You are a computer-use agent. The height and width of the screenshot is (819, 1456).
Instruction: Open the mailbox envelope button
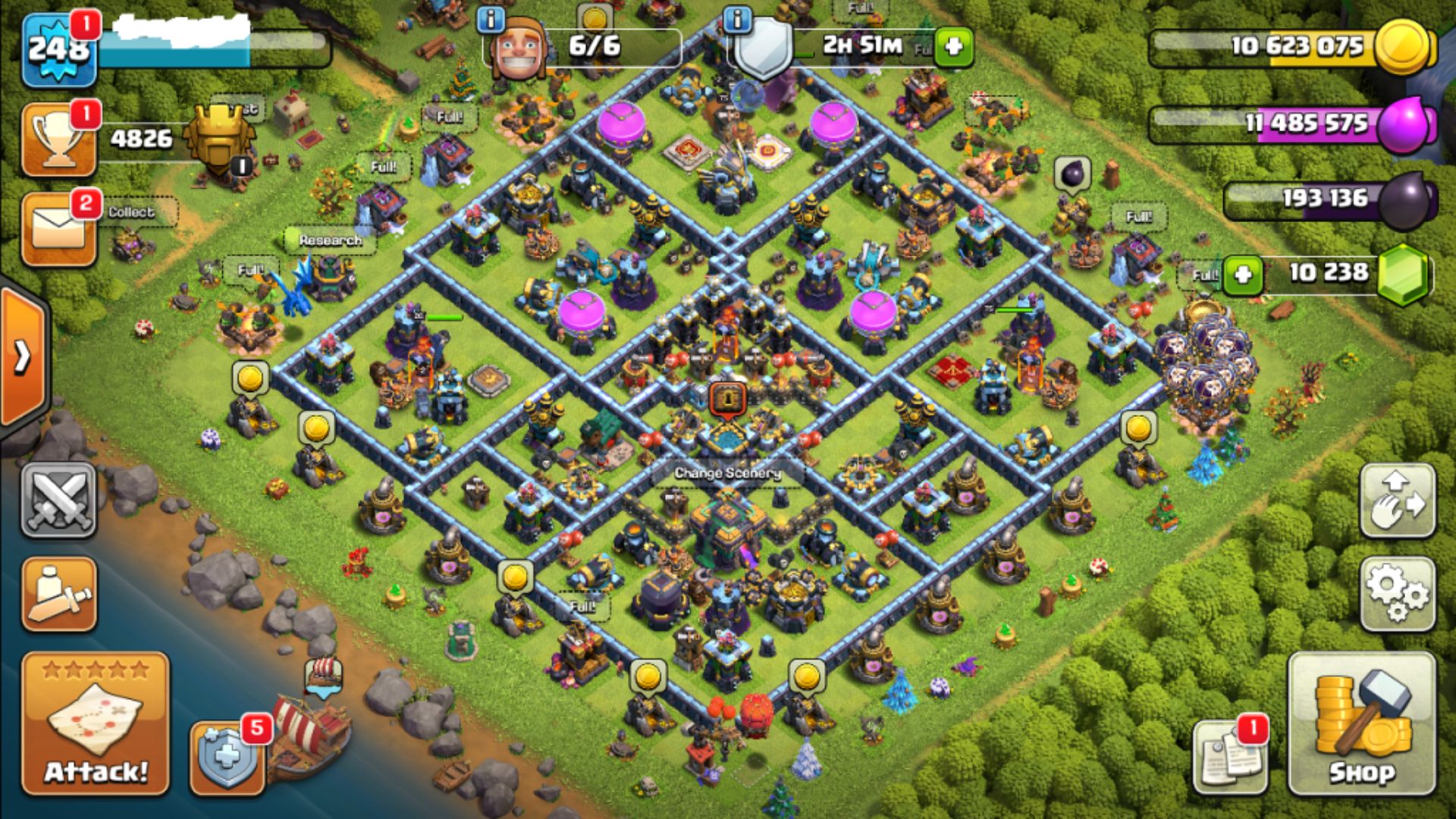coord(59,229)
